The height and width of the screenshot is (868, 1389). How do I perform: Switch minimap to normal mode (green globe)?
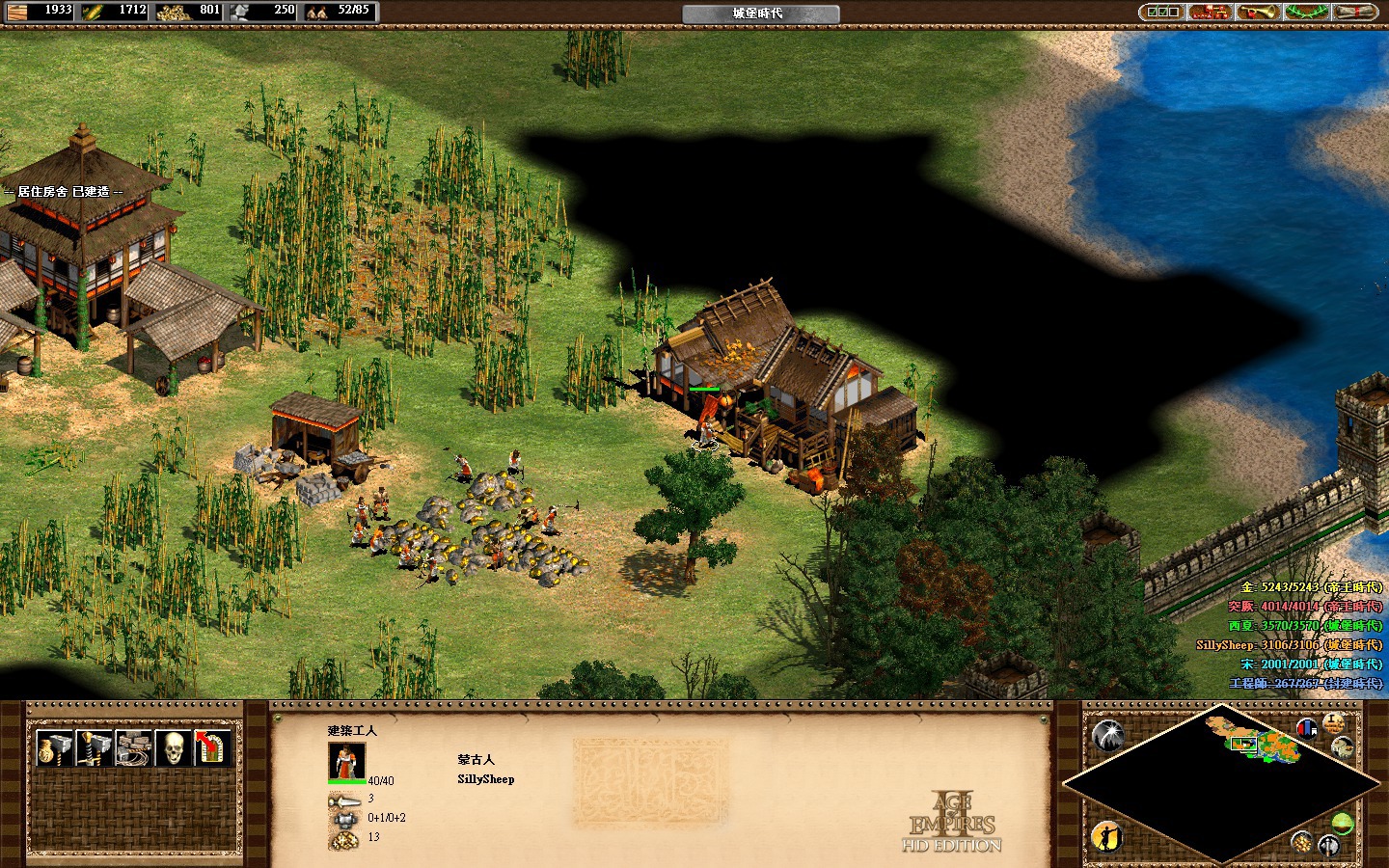coord(1342,823)
